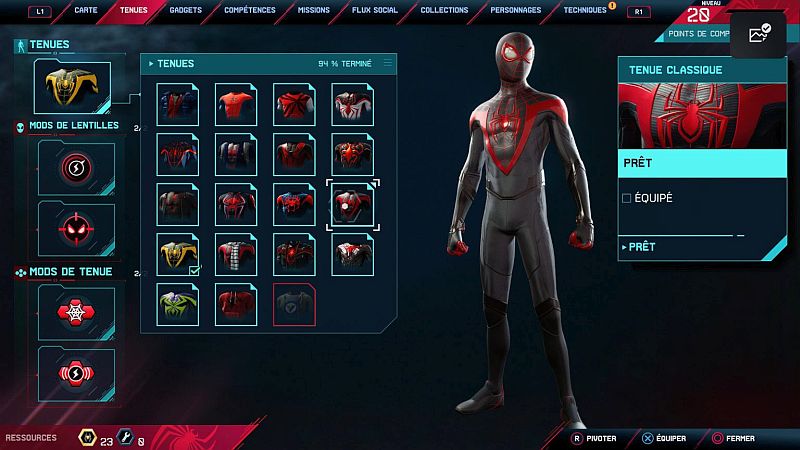
Task: Show the Flux Social tab
Action: (x=376, y=10)
